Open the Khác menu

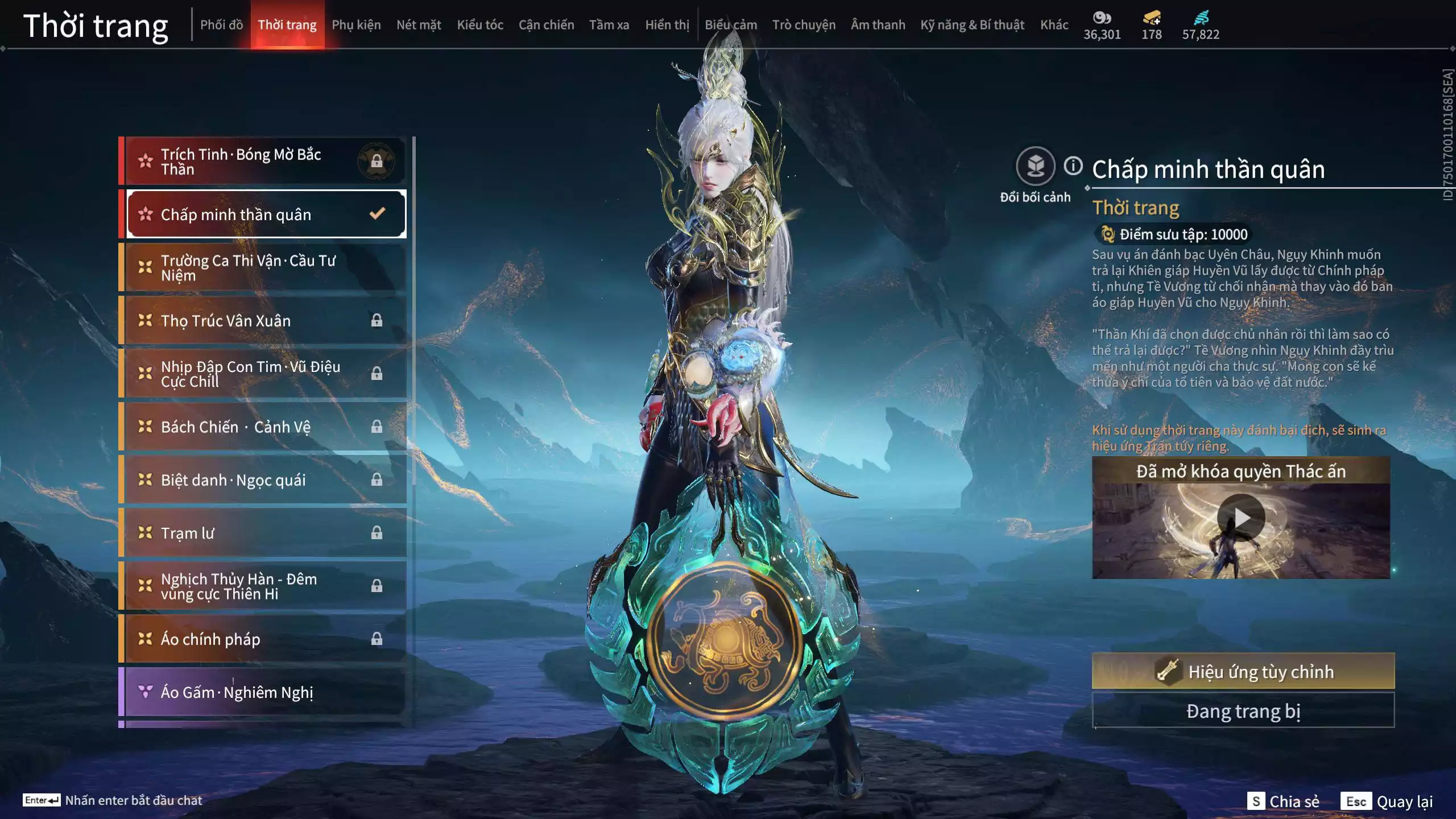(1055, 24)
